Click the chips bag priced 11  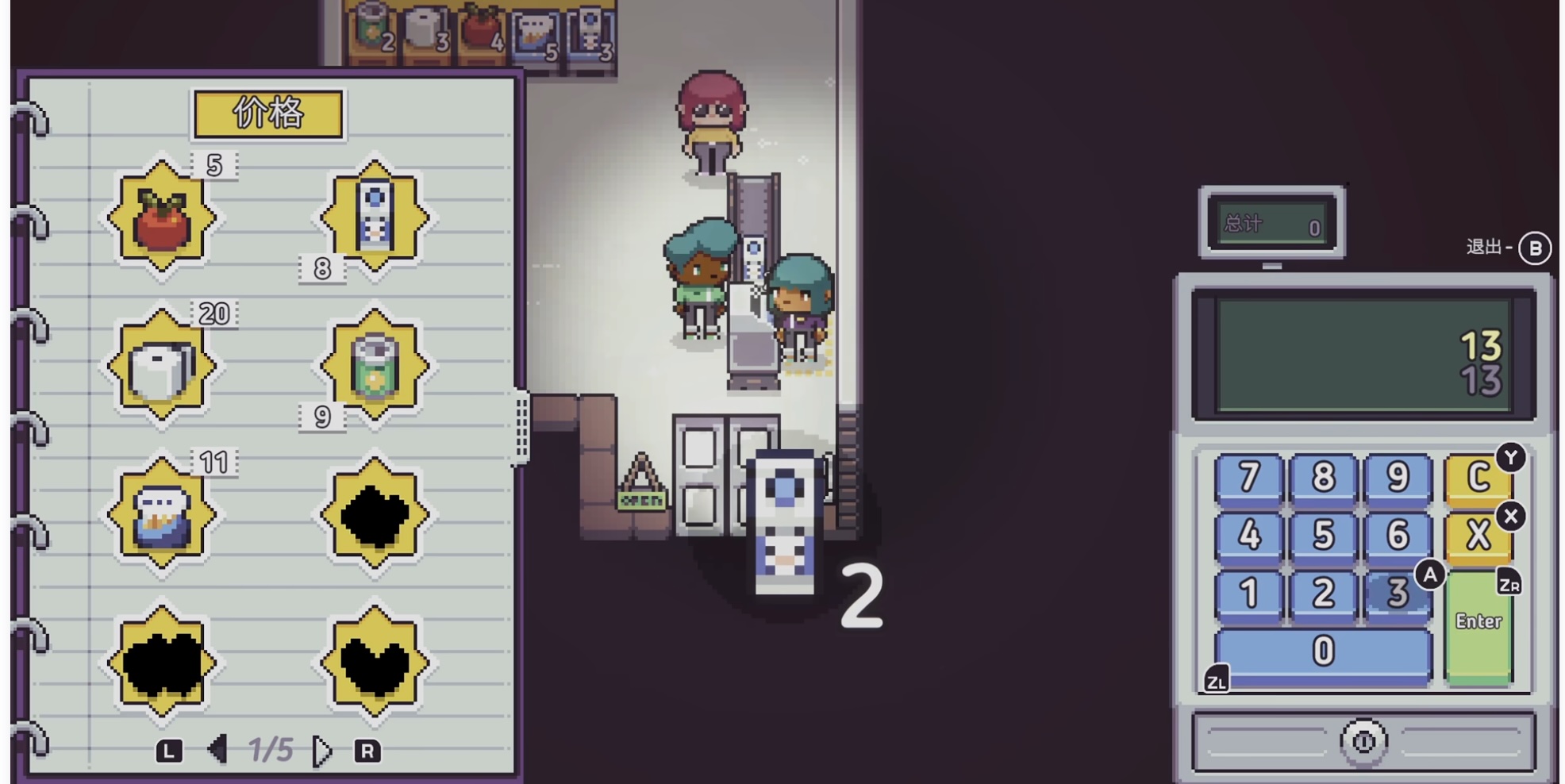(161, 516)
